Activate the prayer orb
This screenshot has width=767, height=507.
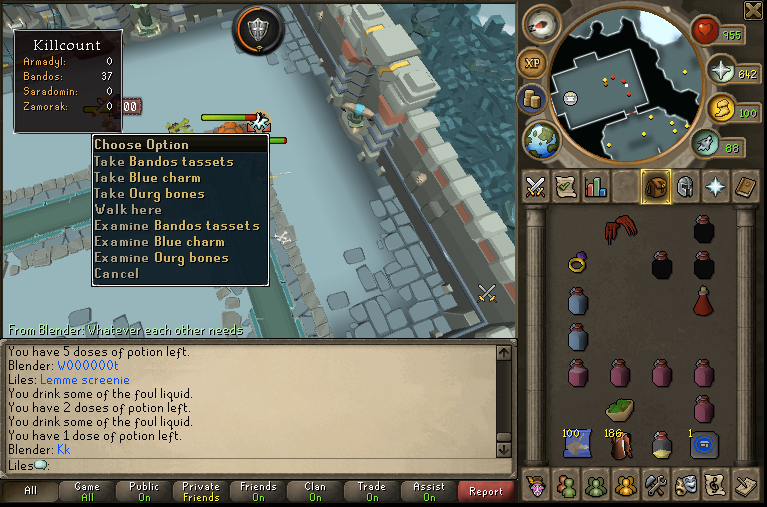[x=720, y=70]
